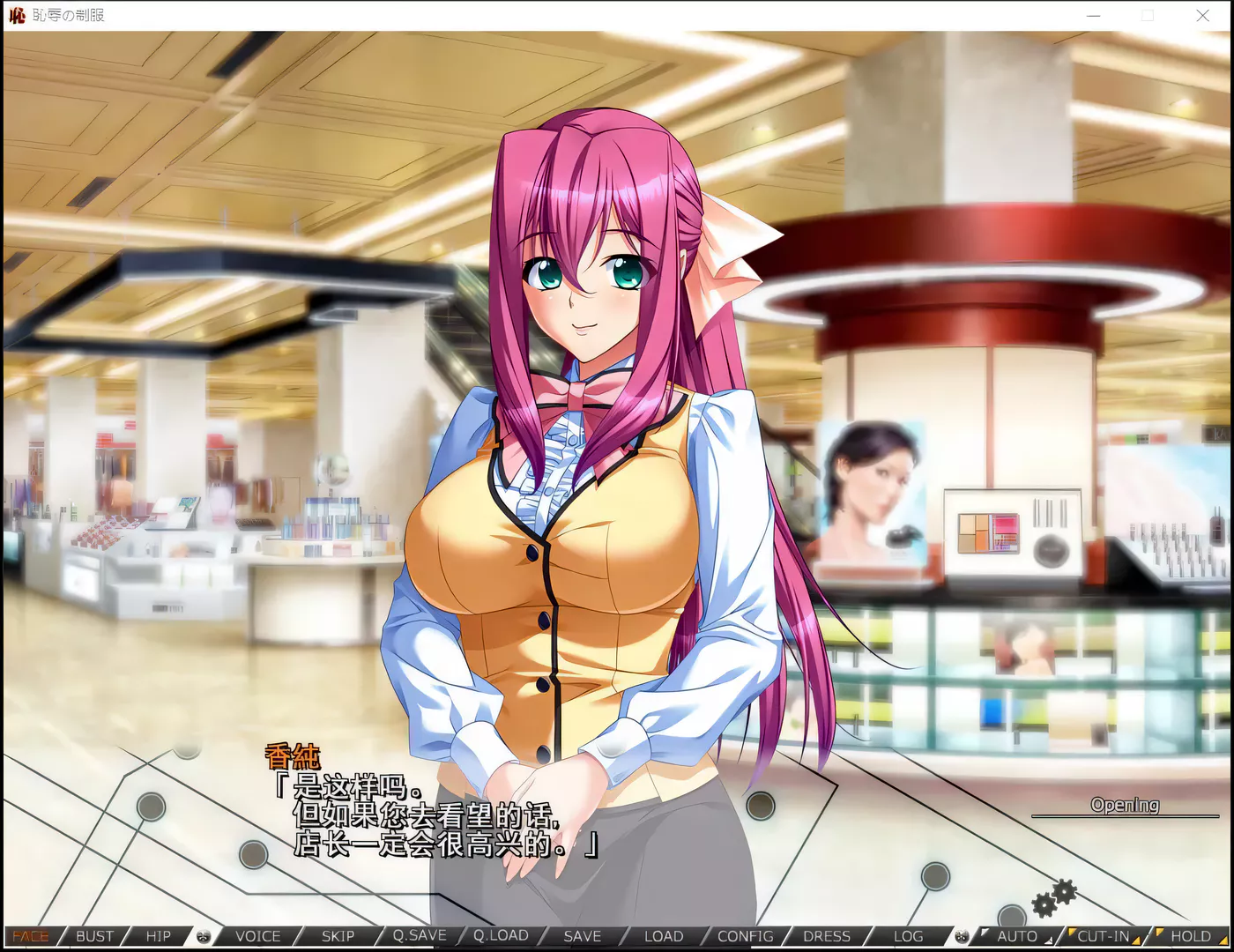Switch to the BUST view

coord(93,936)
